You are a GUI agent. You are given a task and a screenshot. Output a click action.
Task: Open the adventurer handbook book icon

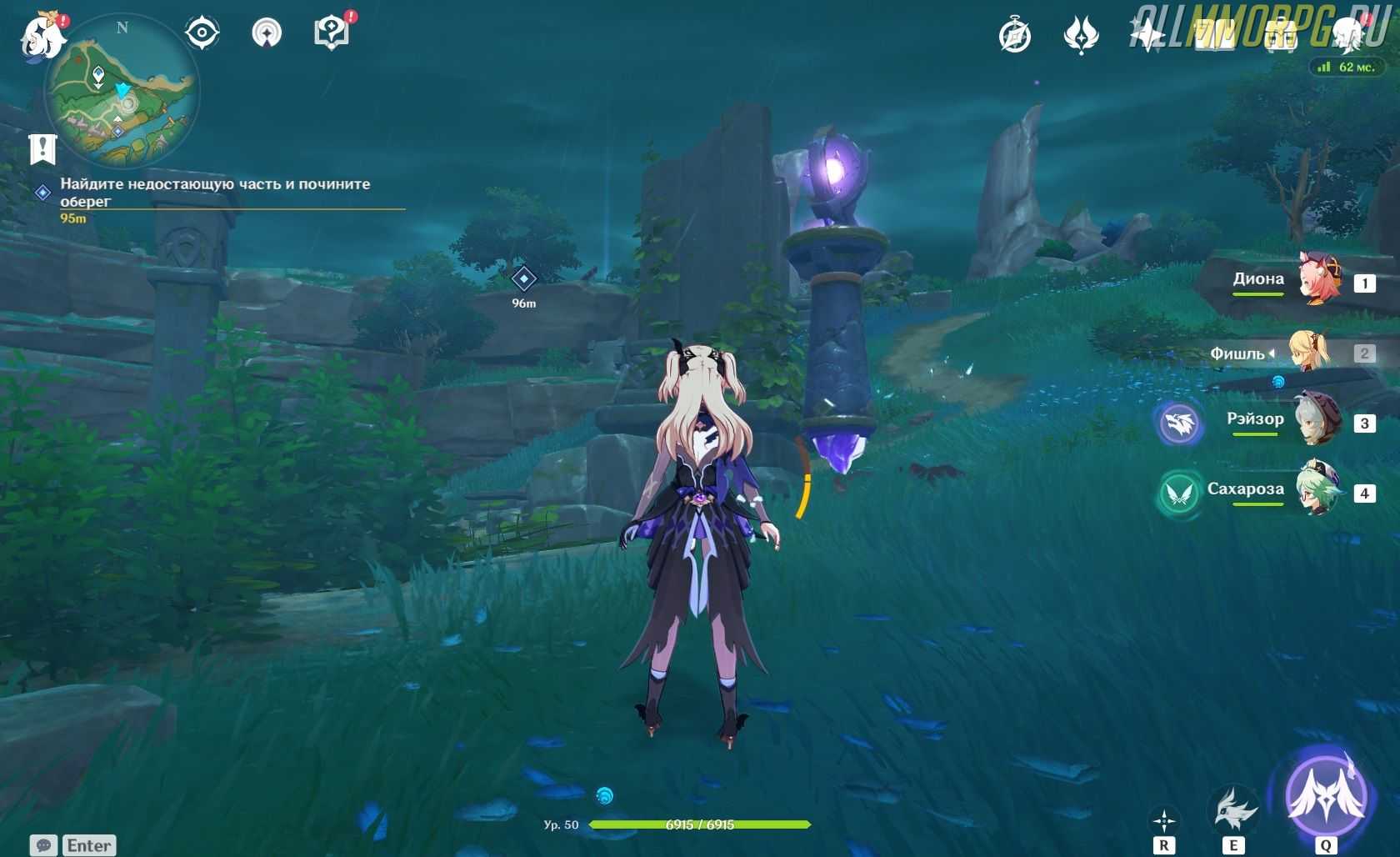[x=1215, y=36]
